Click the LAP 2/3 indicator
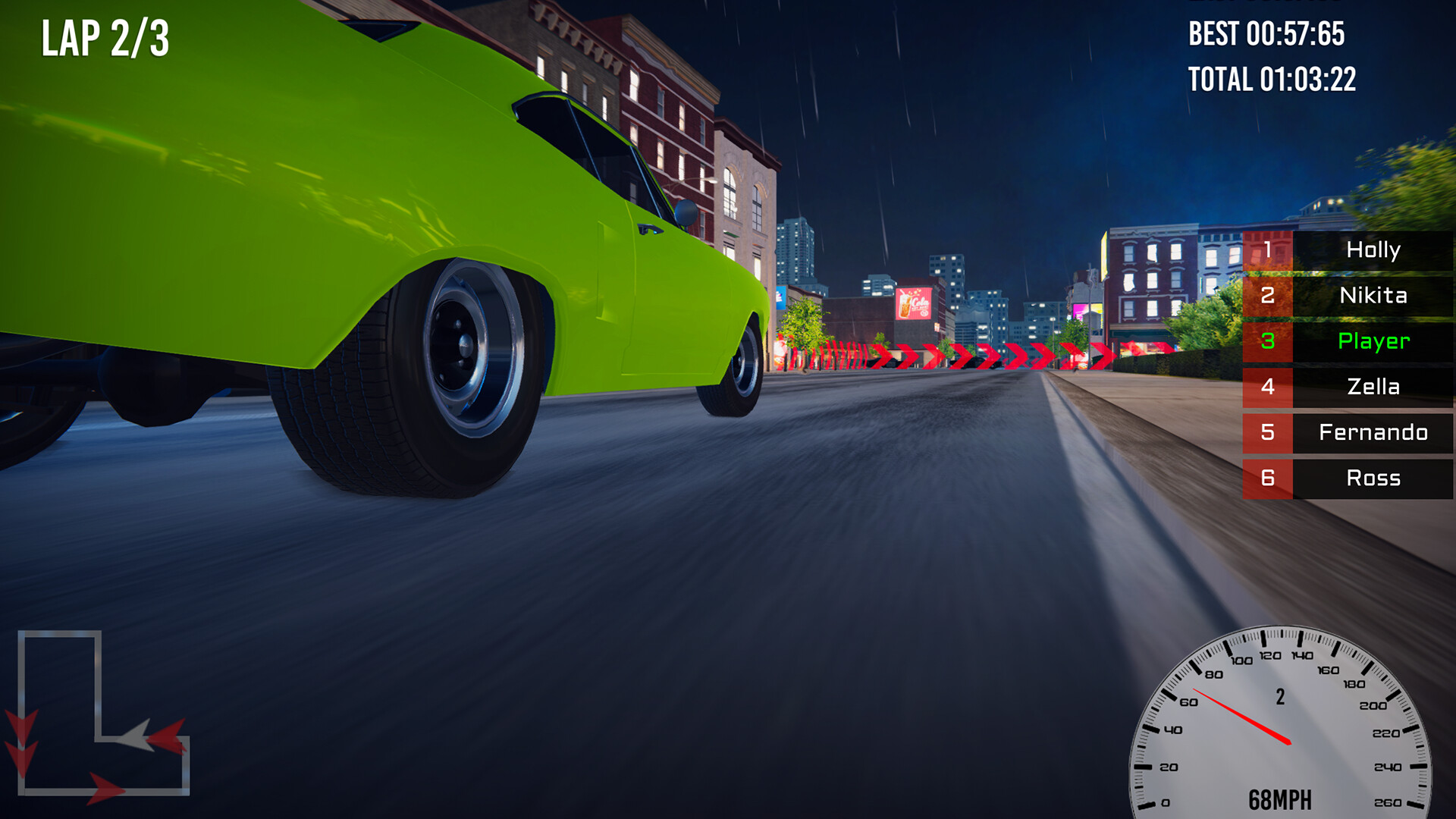 click(102, 36)
